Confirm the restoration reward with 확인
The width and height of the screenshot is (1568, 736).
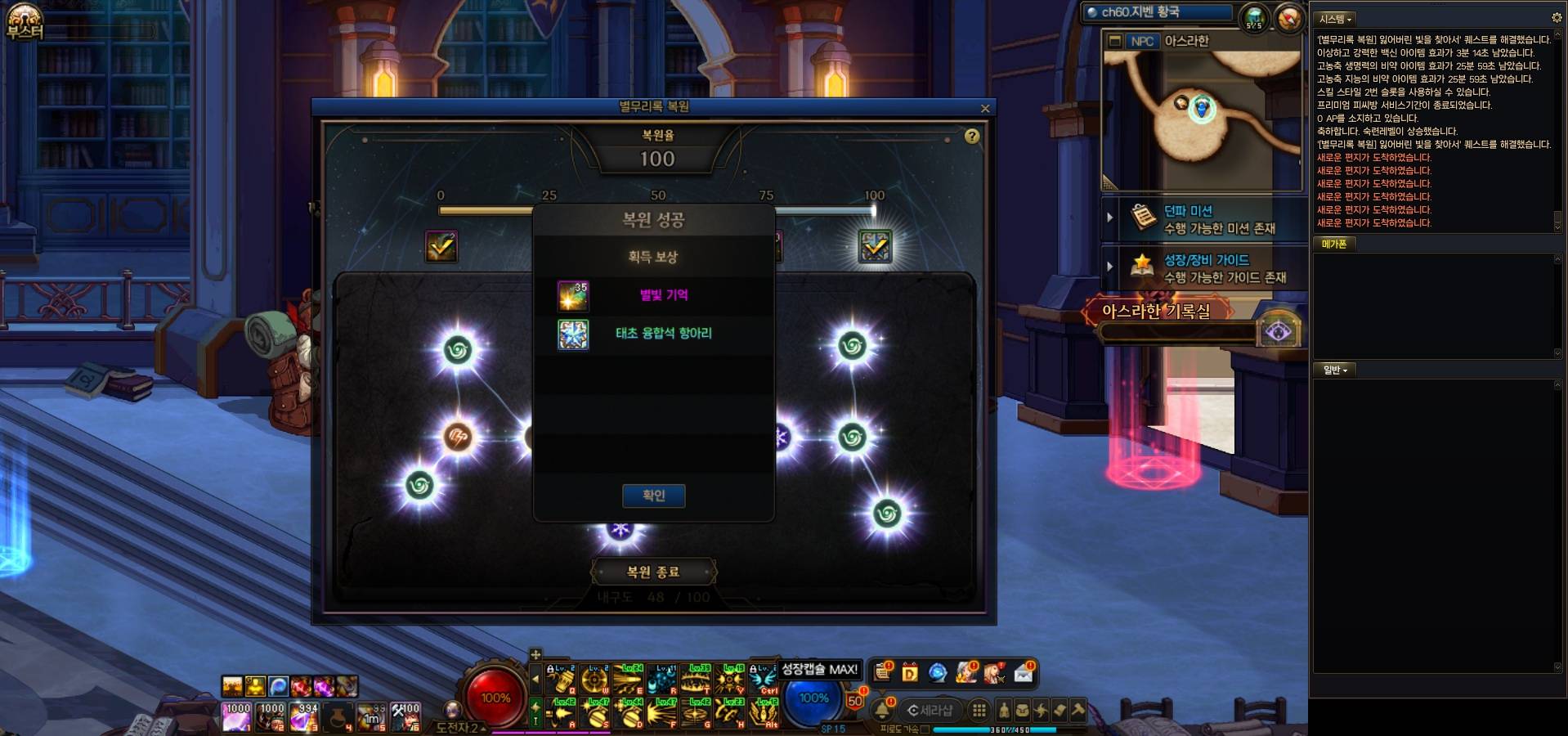[x=653, y=496]
